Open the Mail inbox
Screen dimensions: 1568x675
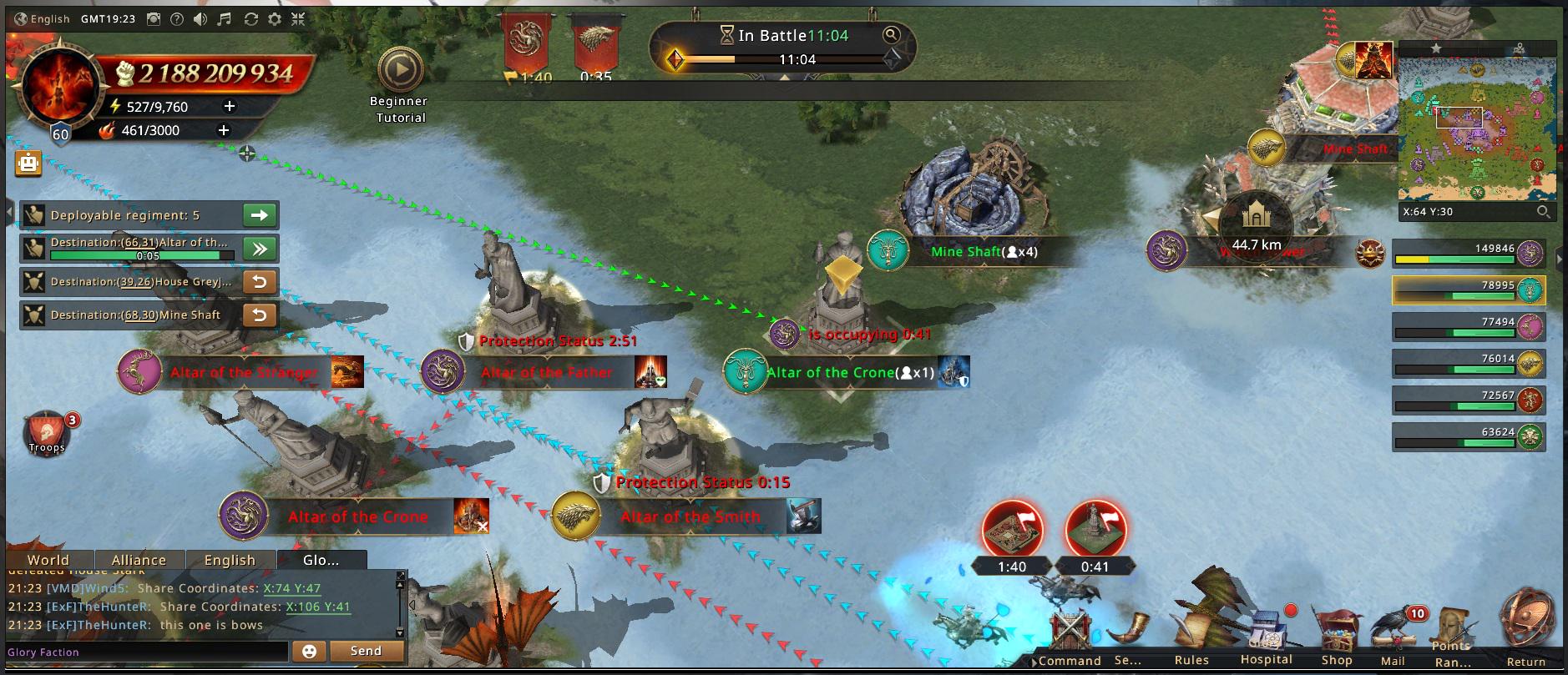1393,638
